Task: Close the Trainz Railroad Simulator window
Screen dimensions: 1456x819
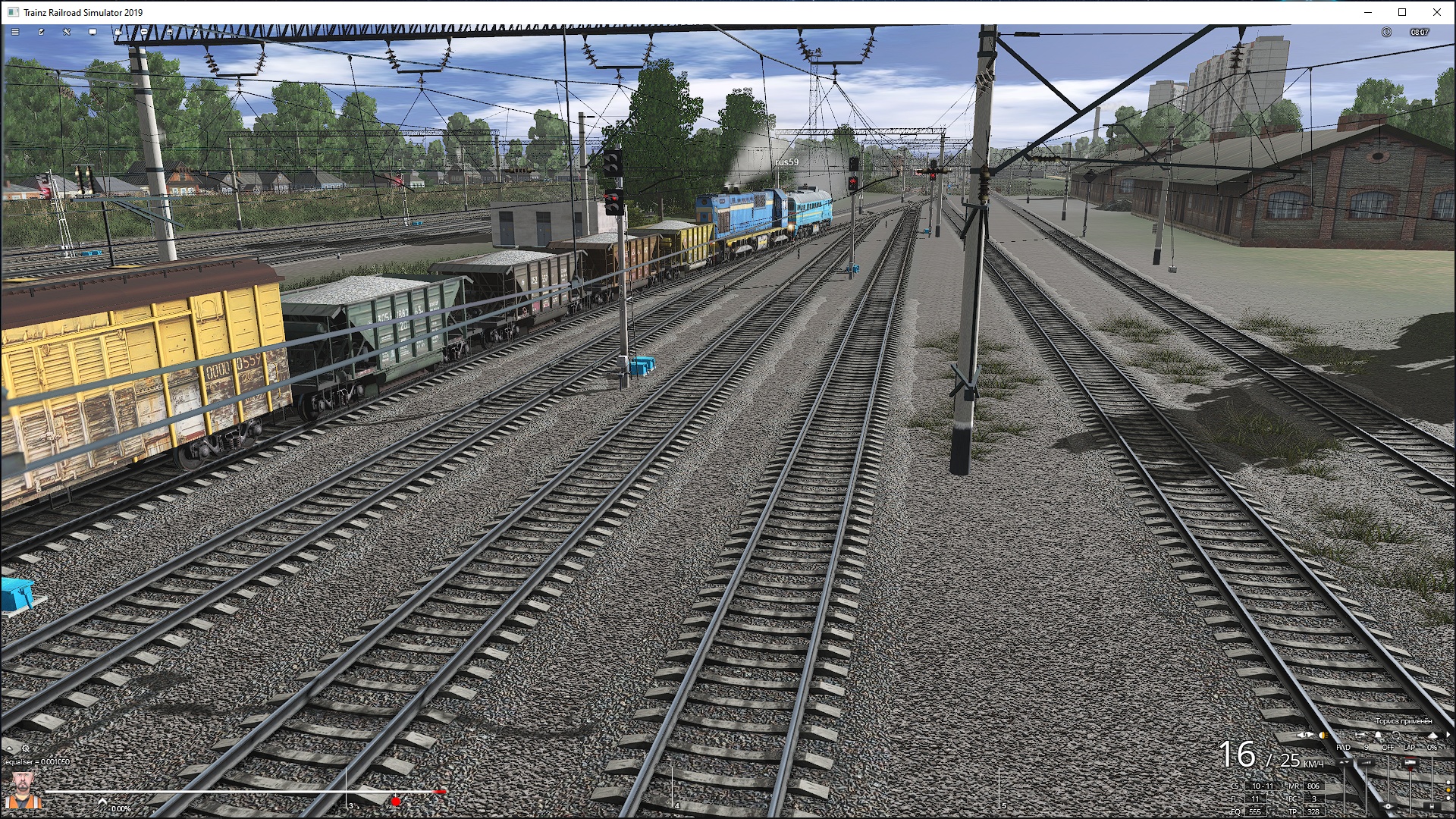Action: click(x=1437, y=12)
